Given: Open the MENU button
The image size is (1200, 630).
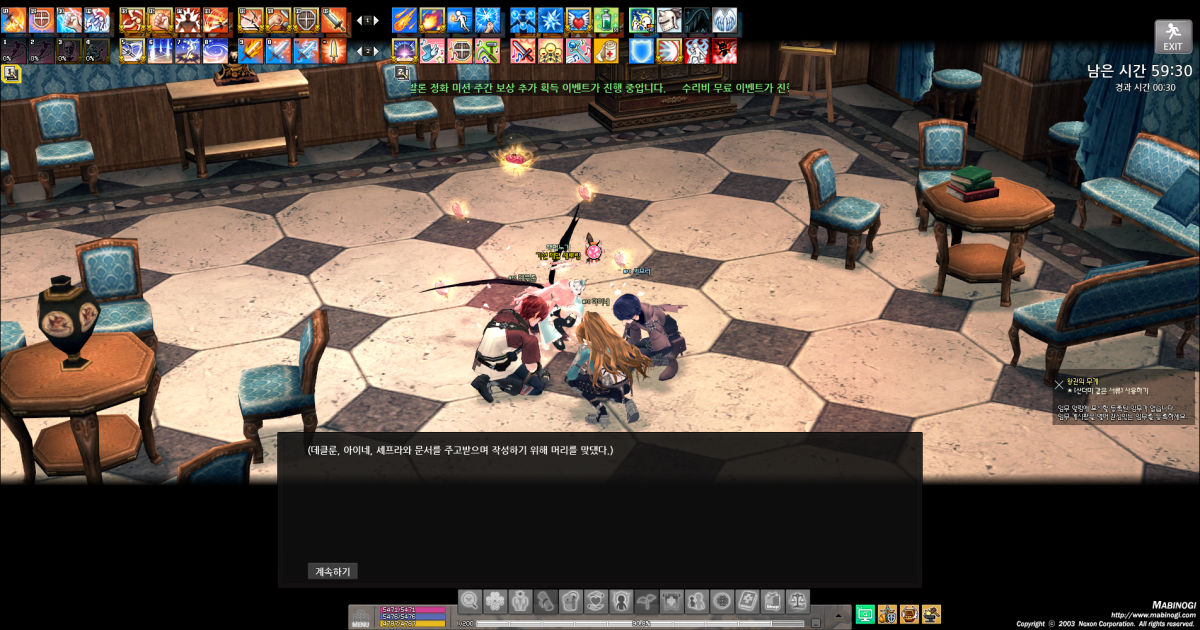Looking at the screenshot, I should [361, 618].
